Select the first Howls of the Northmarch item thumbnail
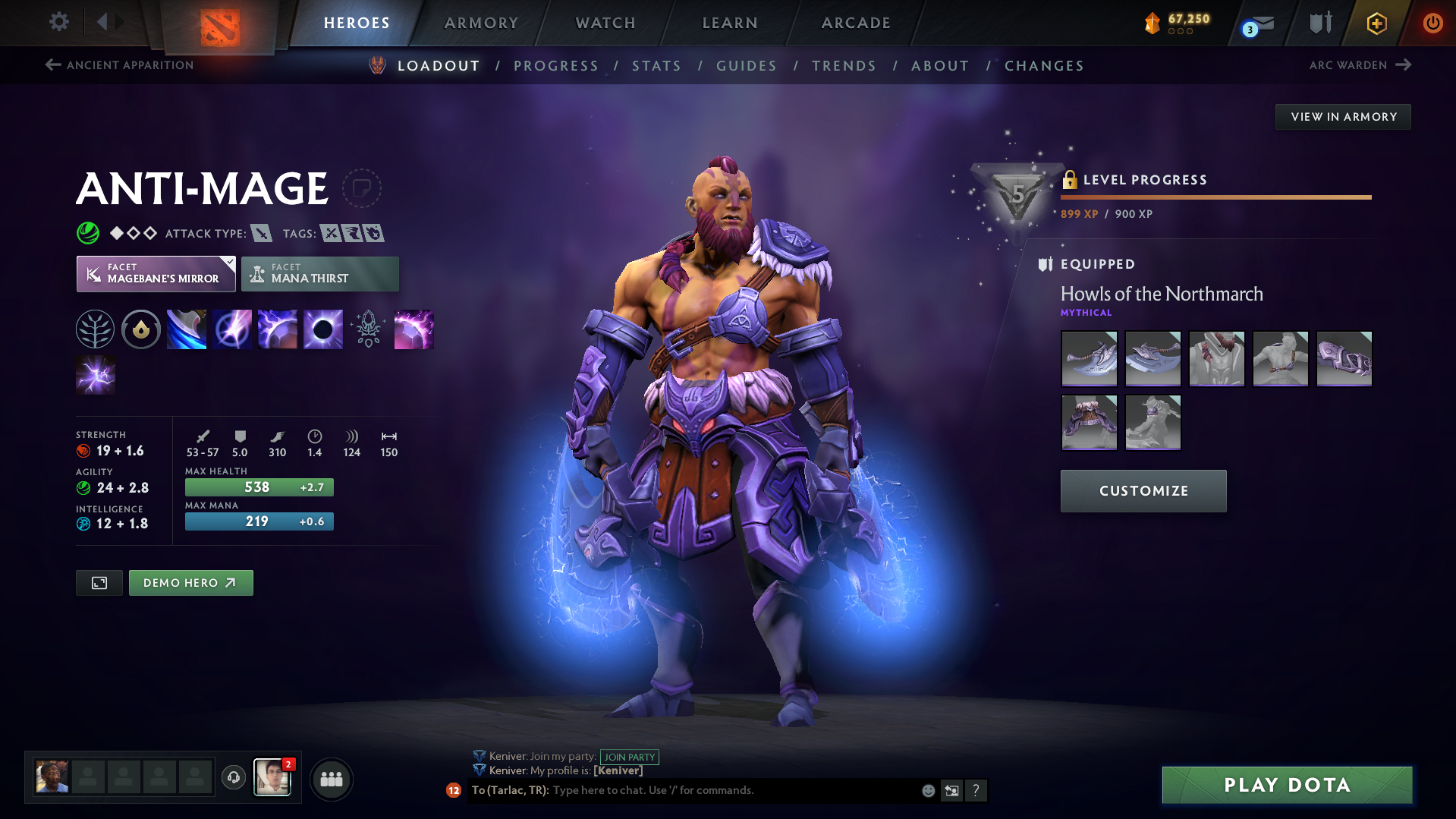This screenshot has width=1456, height=819. pos(1089,358)
